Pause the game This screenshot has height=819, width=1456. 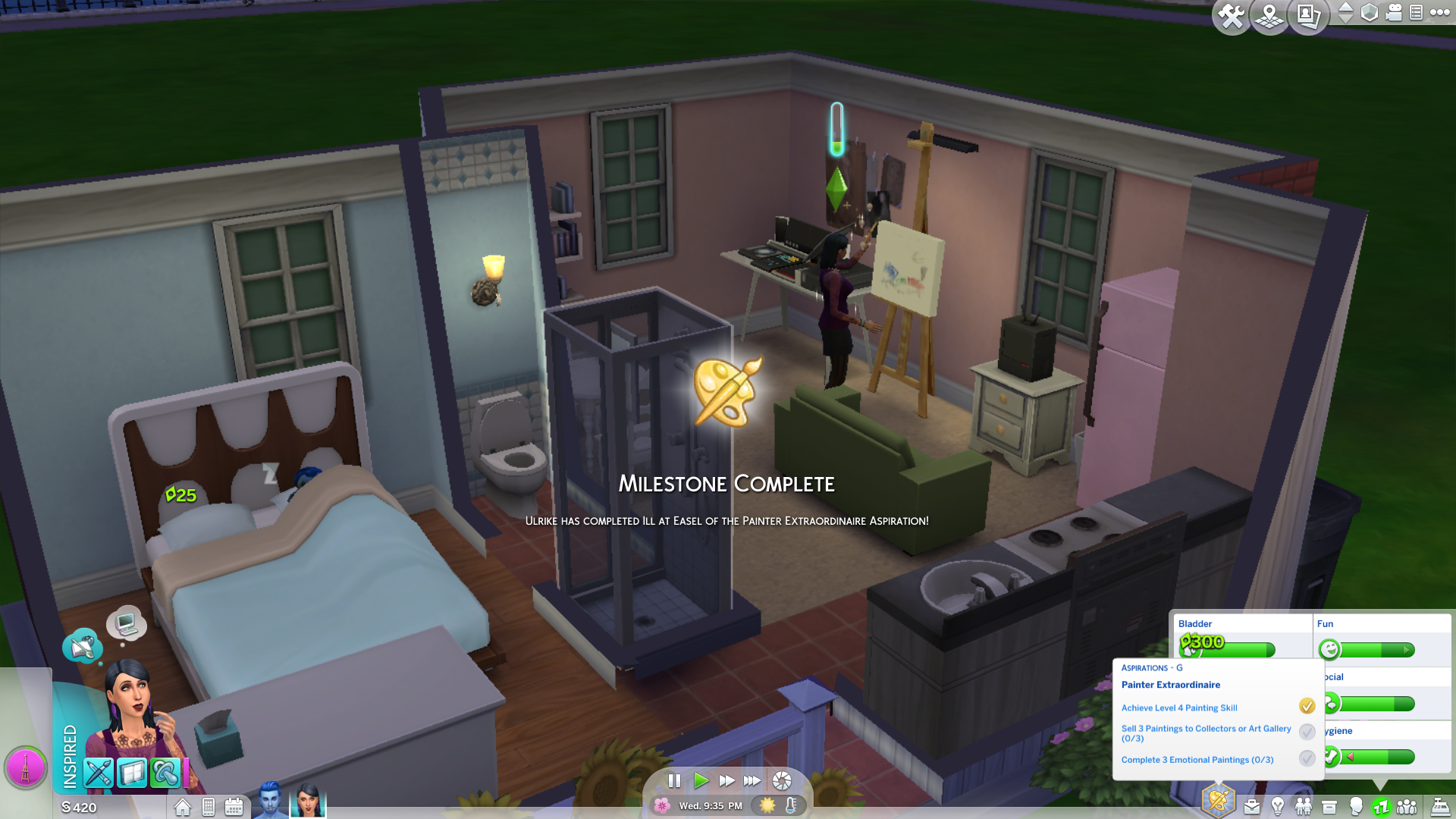coord(674,780)
